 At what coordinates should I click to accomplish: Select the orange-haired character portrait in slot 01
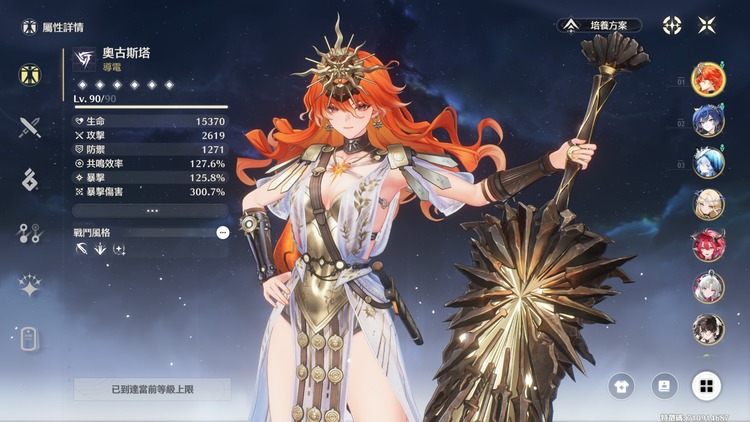(708, 79)
